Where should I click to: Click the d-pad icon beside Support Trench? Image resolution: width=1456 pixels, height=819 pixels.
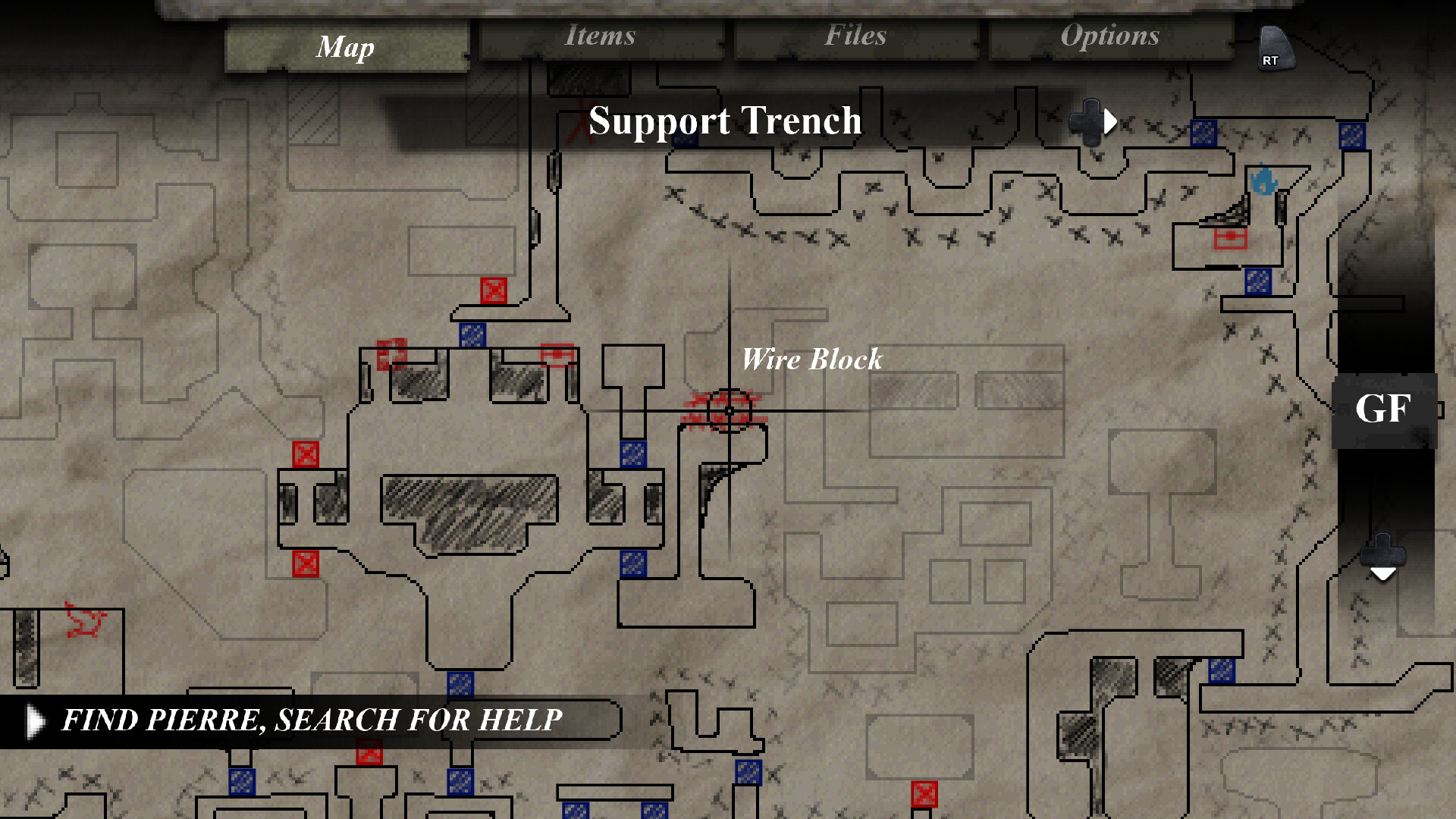tap(1090, 121)
